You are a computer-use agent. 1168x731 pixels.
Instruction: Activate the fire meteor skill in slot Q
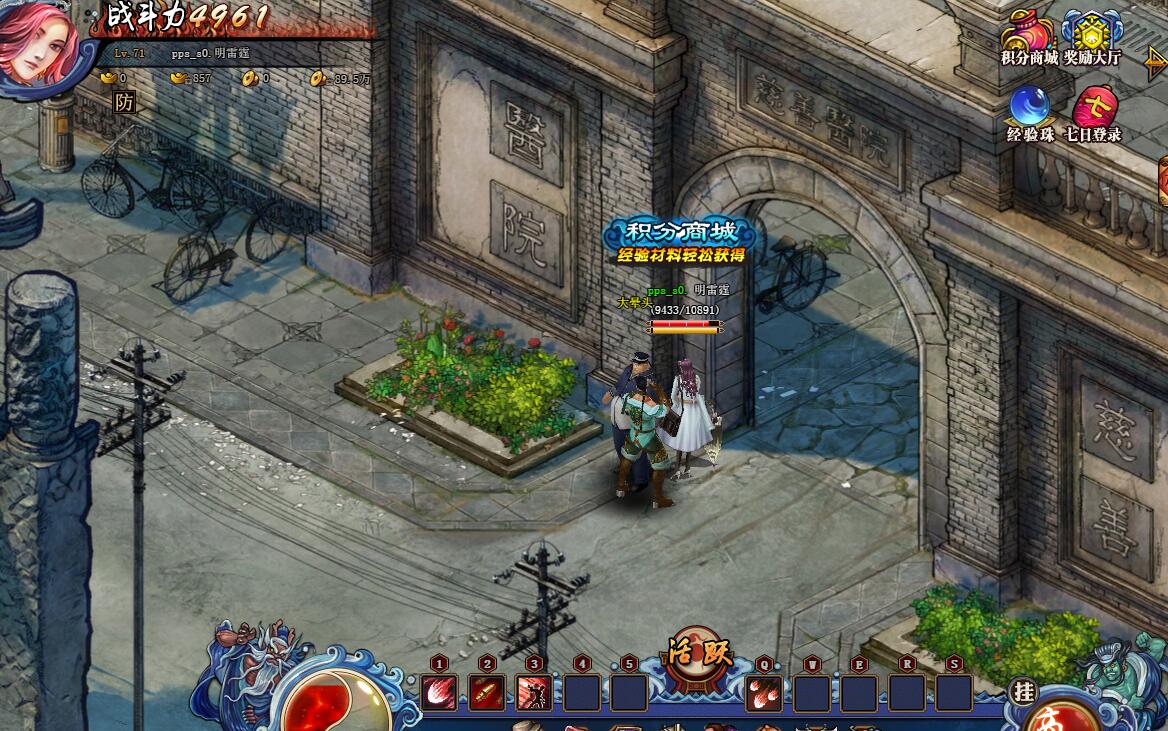tap(764, 692)
